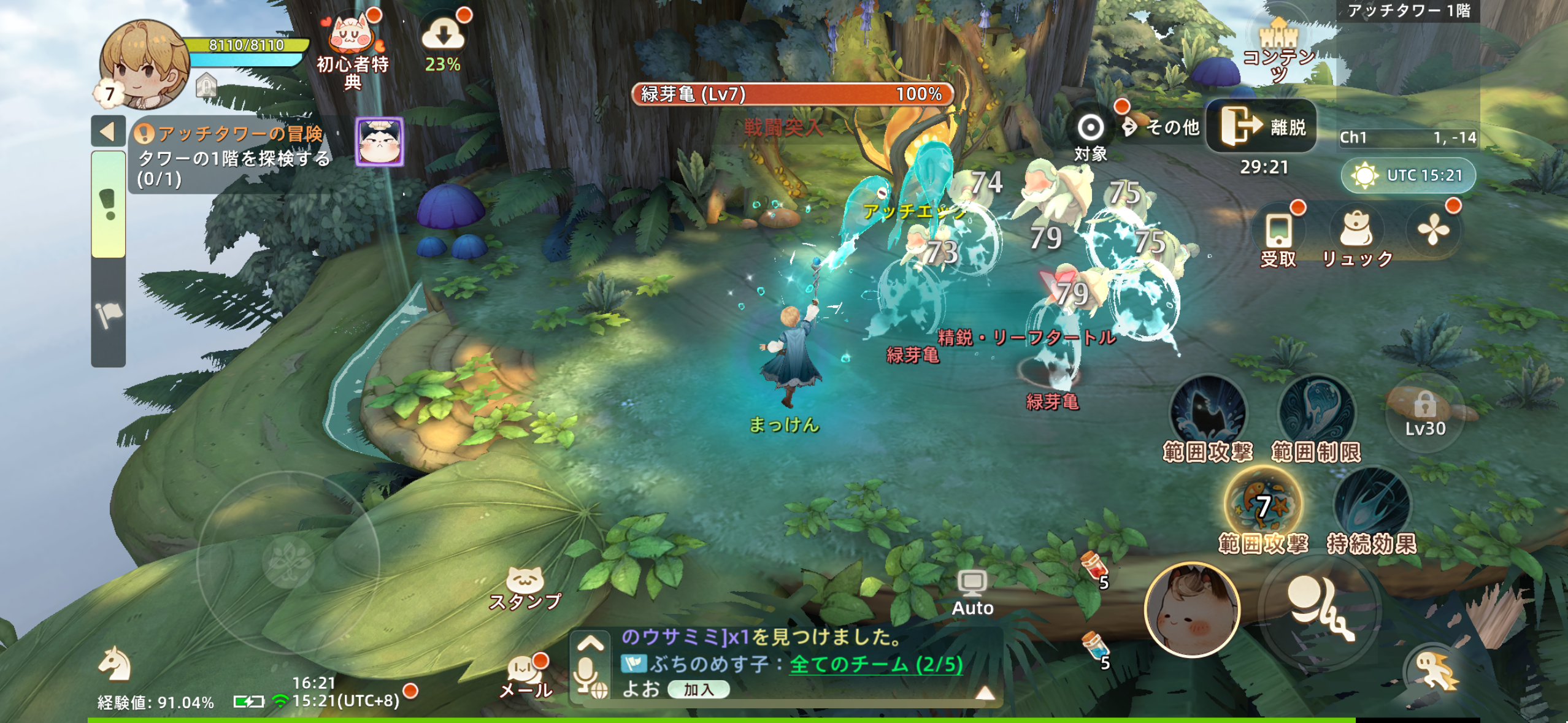Open the リュック backpack
Image resolution: width=1568 pixels, height=723 pixels.
click(x=1357, y=238)
